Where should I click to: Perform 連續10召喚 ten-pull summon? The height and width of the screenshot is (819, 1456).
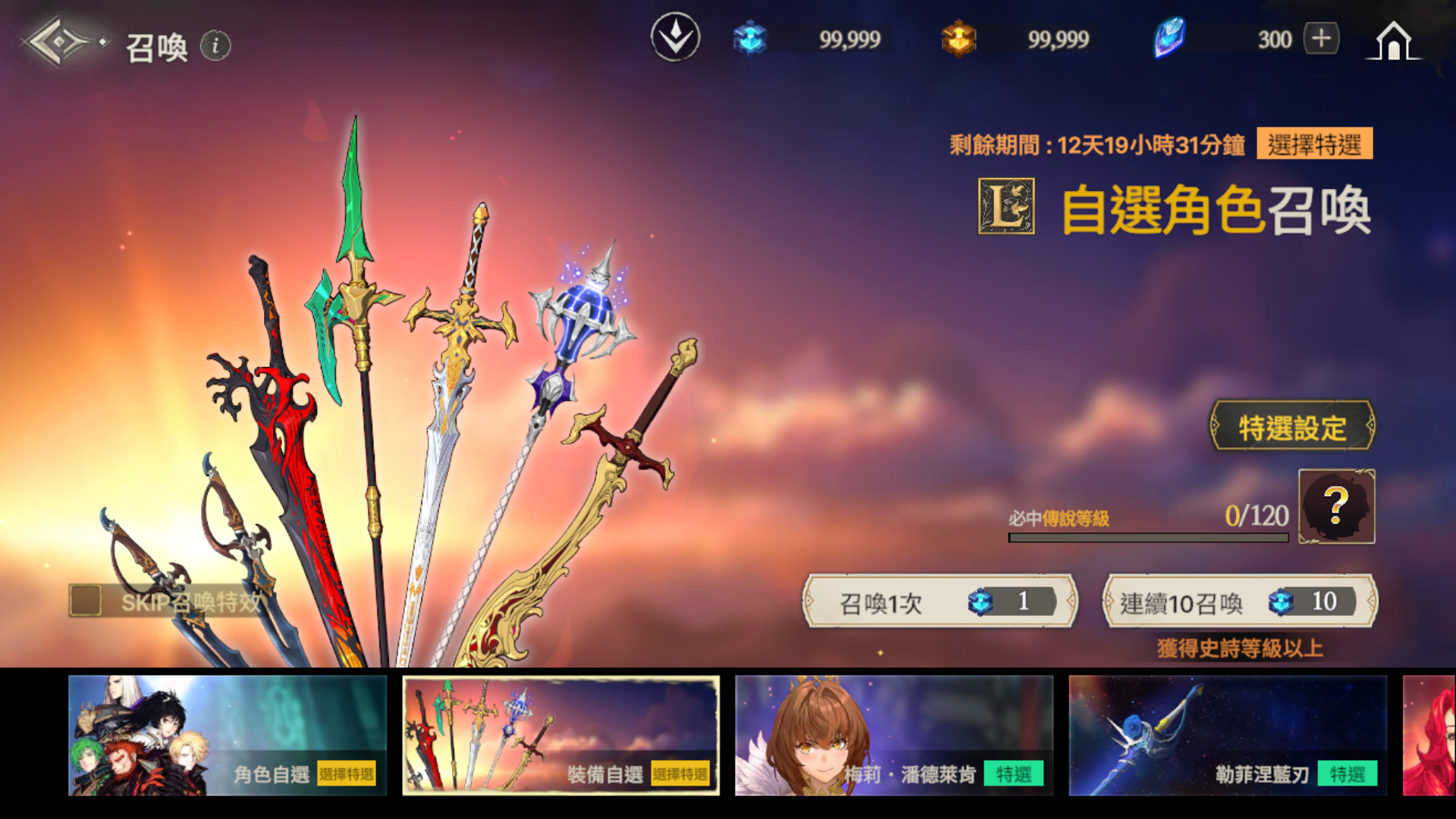point(1239,602)
